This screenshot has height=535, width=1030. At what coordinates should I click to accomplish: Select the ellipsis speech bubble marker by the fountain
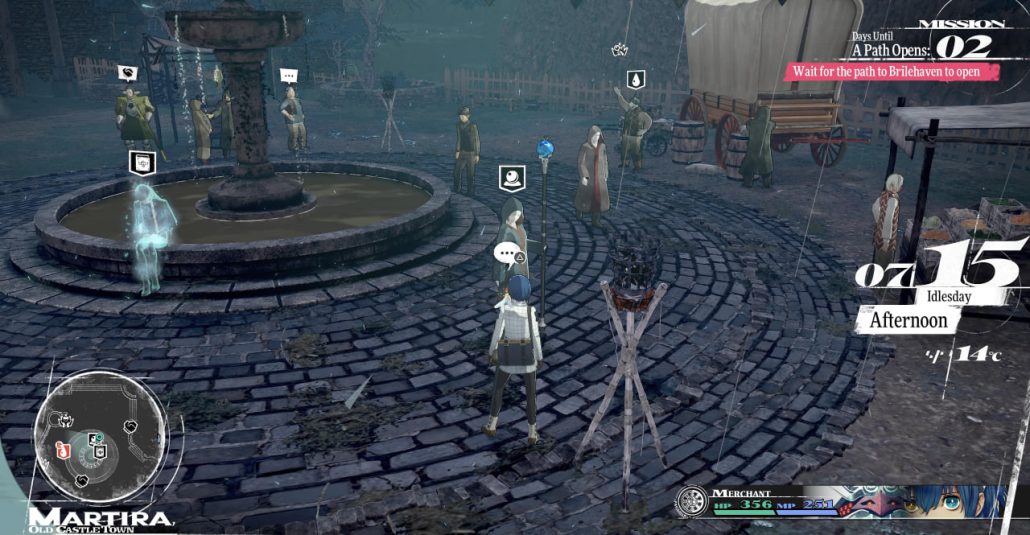pyautogui.click(x=289, y=75)
